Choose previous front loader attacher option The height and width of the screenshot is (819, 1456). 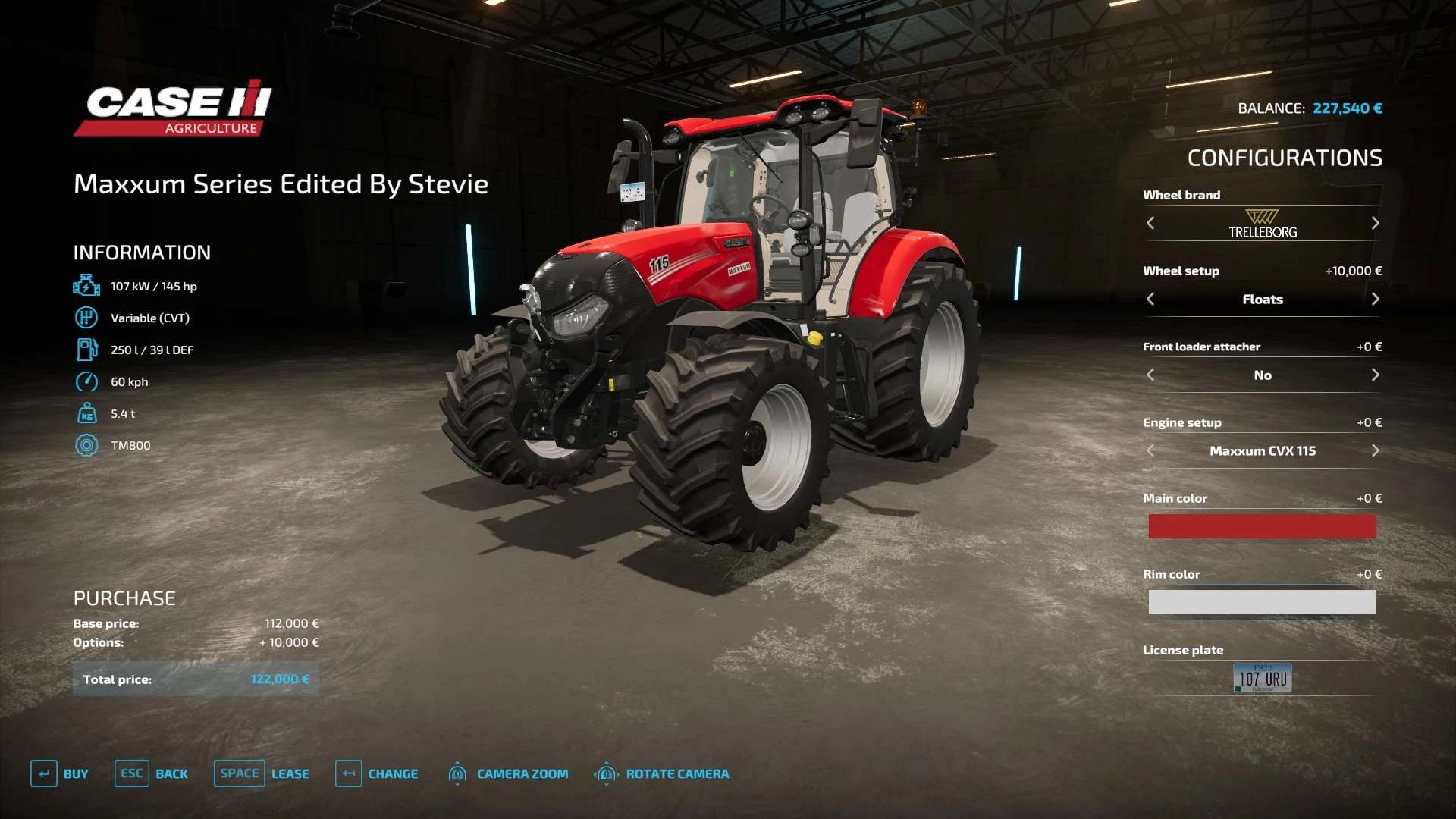pos(1150,375)
